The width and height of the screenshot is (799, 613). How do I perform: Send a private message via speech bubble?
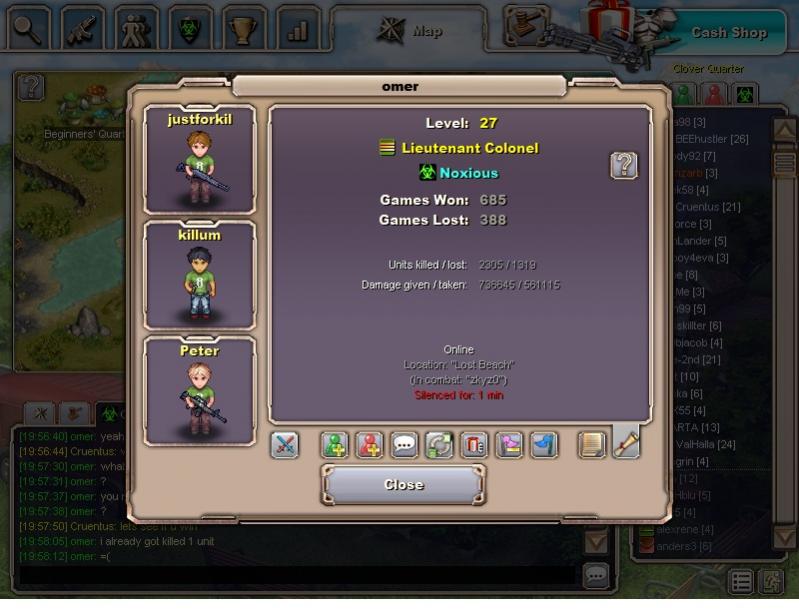pos(405,445)
